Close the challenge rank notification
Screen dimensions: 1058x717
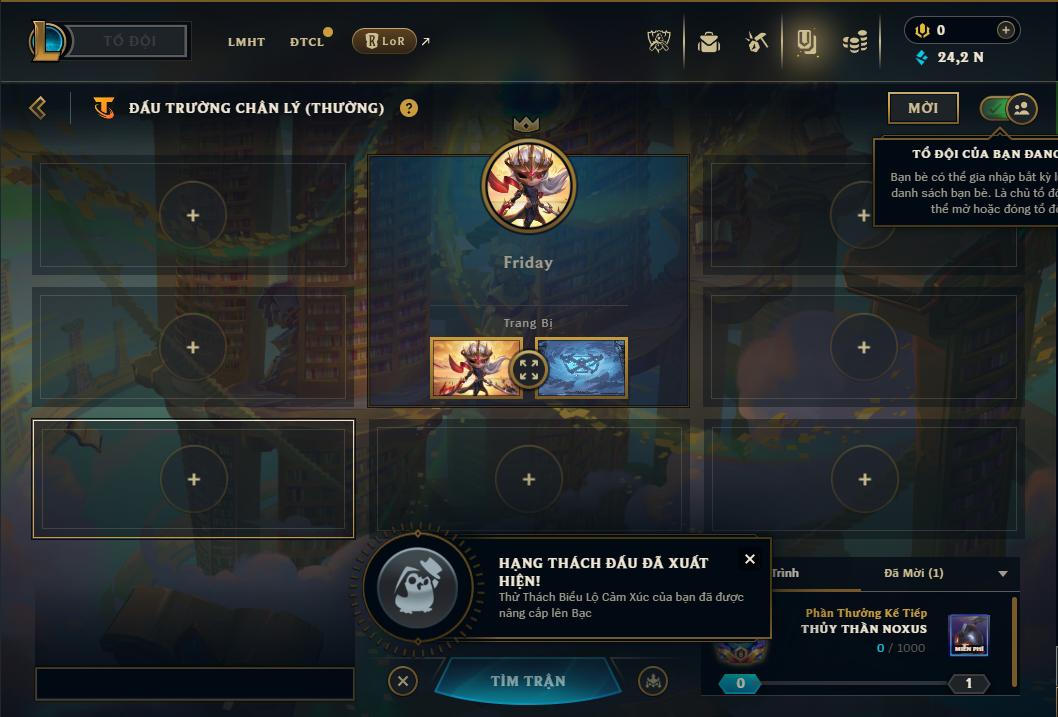[x=750, y=559]
